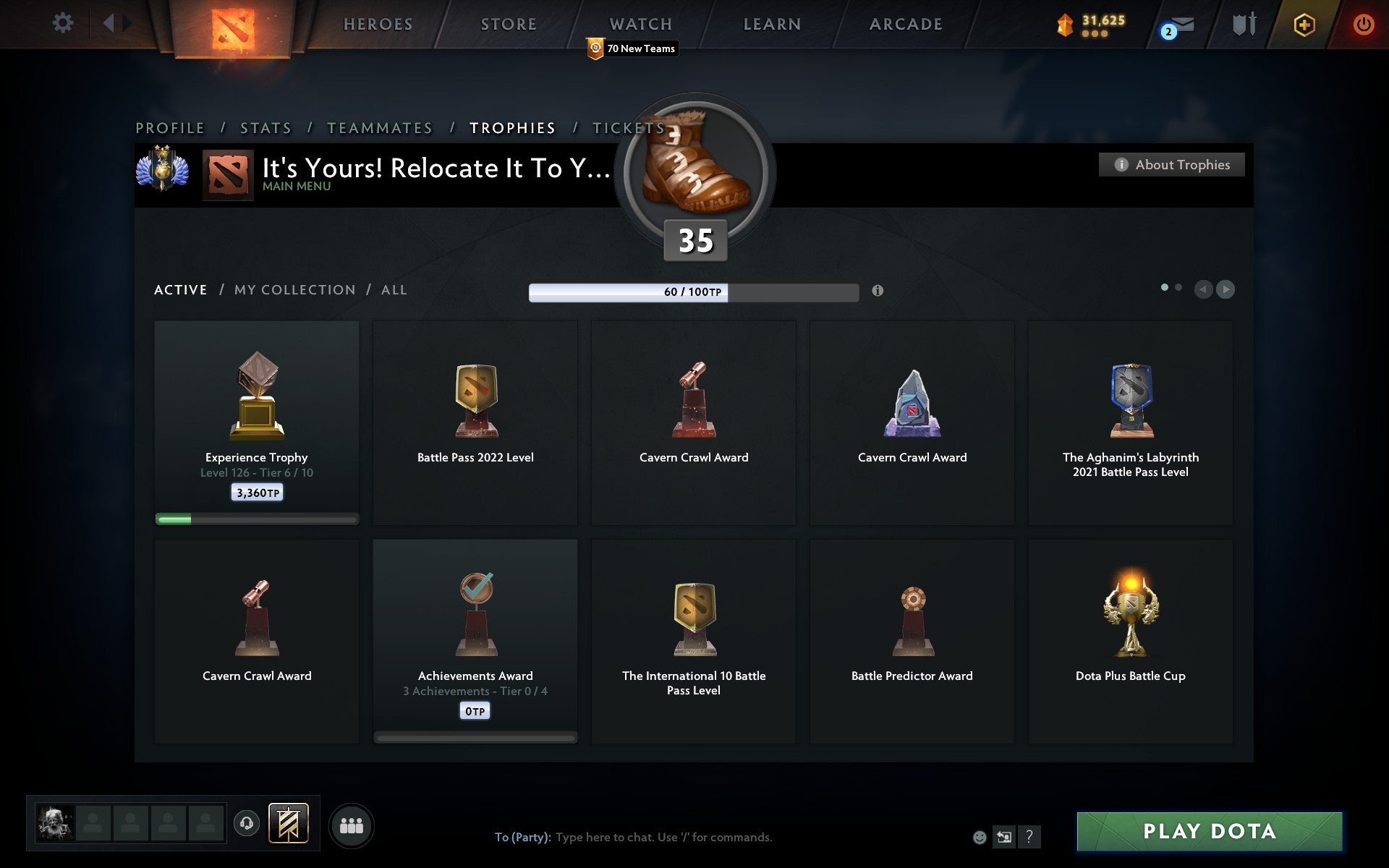The image size is (1389, 868).
Task: Click the About Trophies info toggle
Action: point(1171,164)
